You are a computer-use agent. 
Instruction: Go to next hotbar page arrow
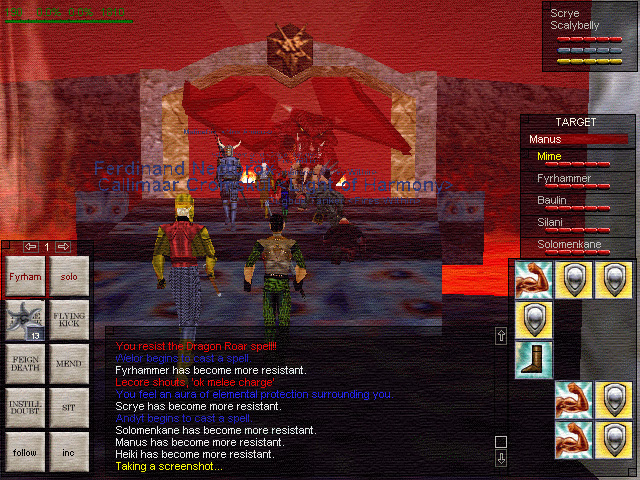point(64,246)
